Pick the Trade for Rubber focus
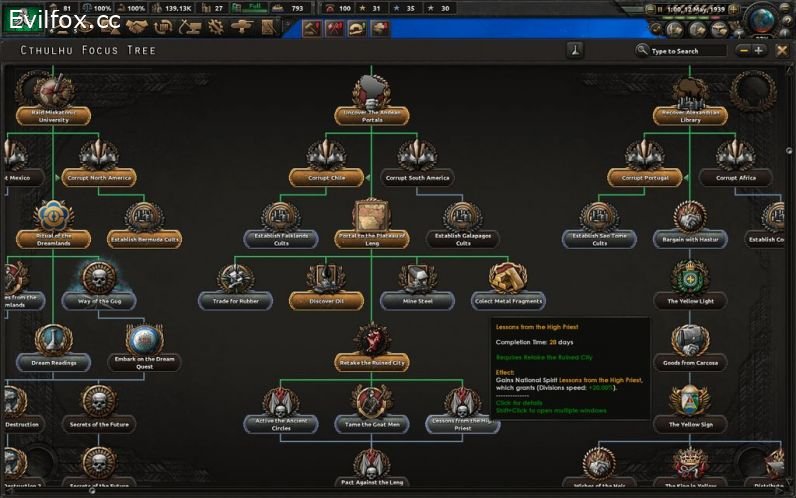The height and width of the screenshot is (498, 796). (x=236, y=299)
